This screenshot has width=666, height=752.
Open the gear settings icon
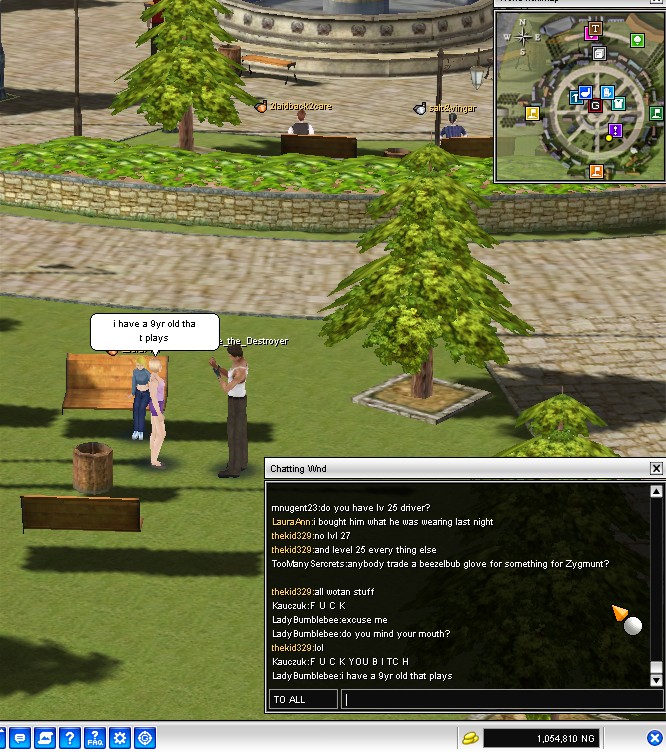coord(120,739)
